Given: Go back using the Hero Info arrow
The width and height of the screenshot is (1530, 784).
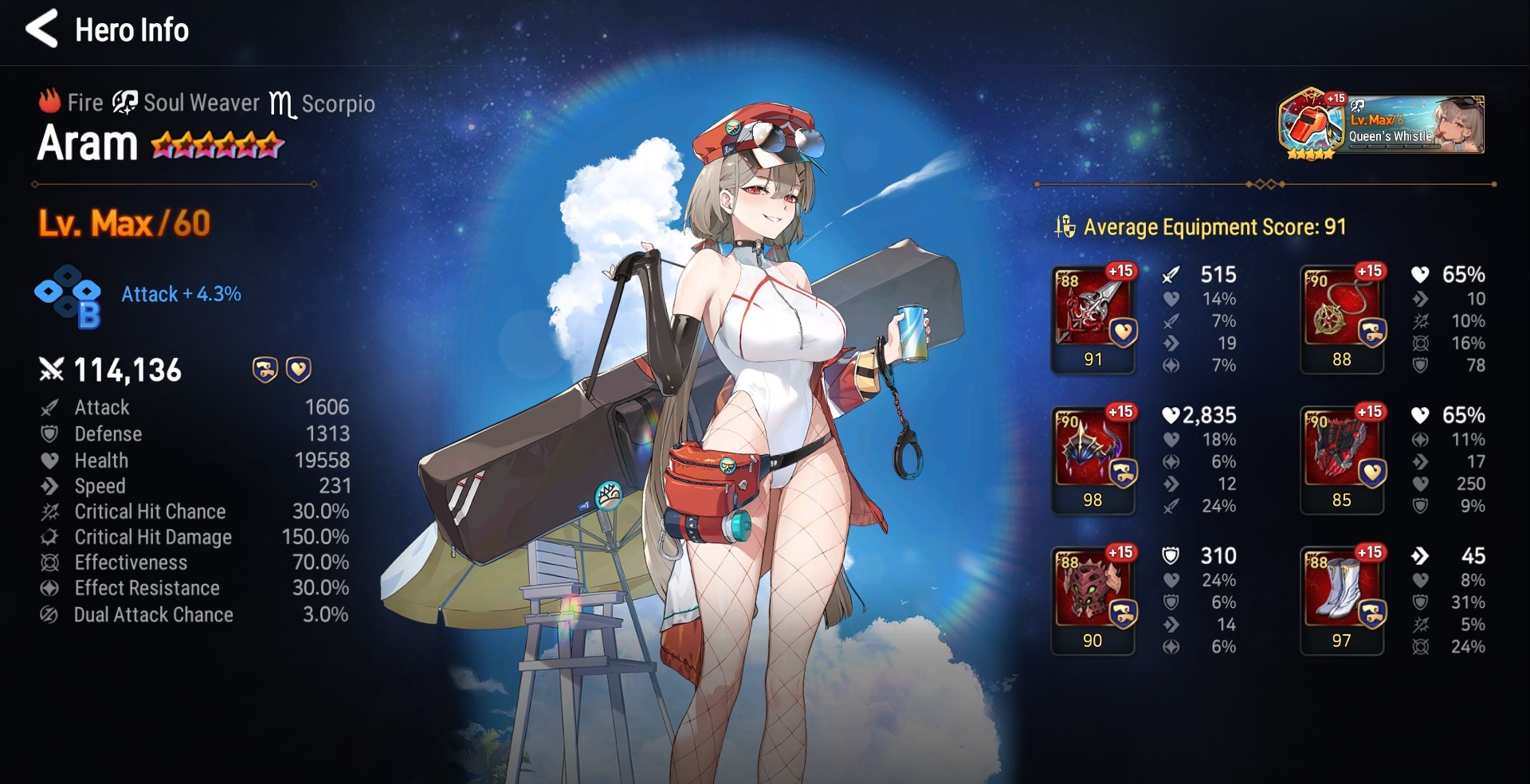Looking at the screenshot, I should [x=41, y=29].
